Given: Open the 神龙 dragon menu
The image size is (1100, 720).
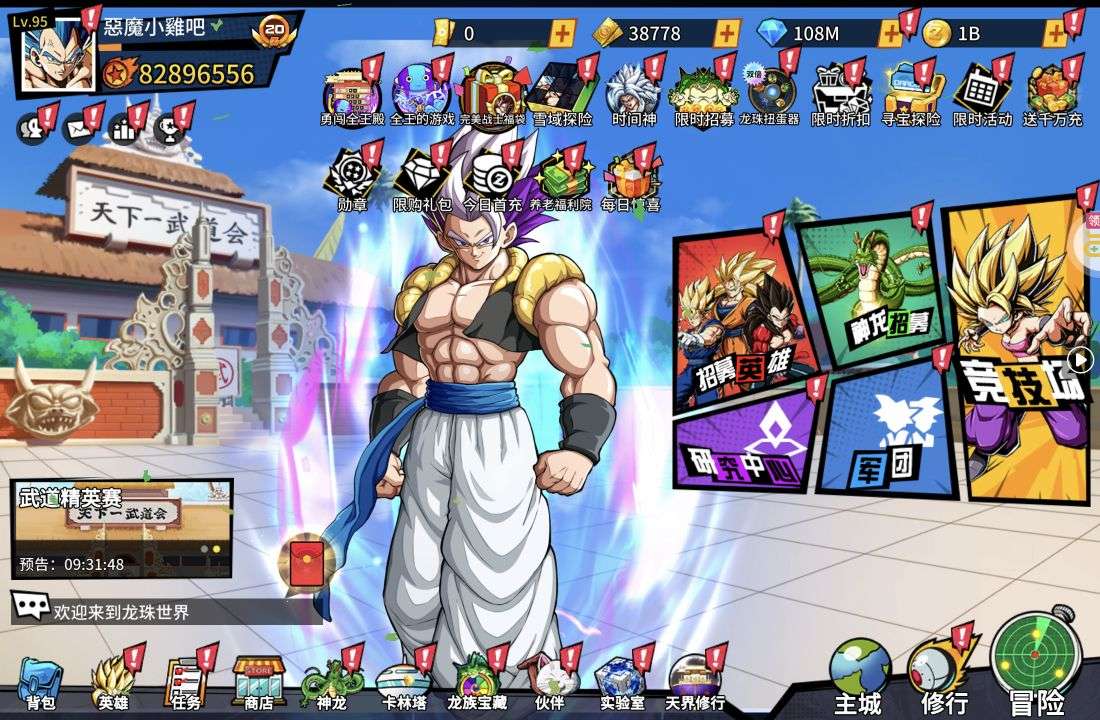Looking at the screenshot, I should tap(330, 684).
